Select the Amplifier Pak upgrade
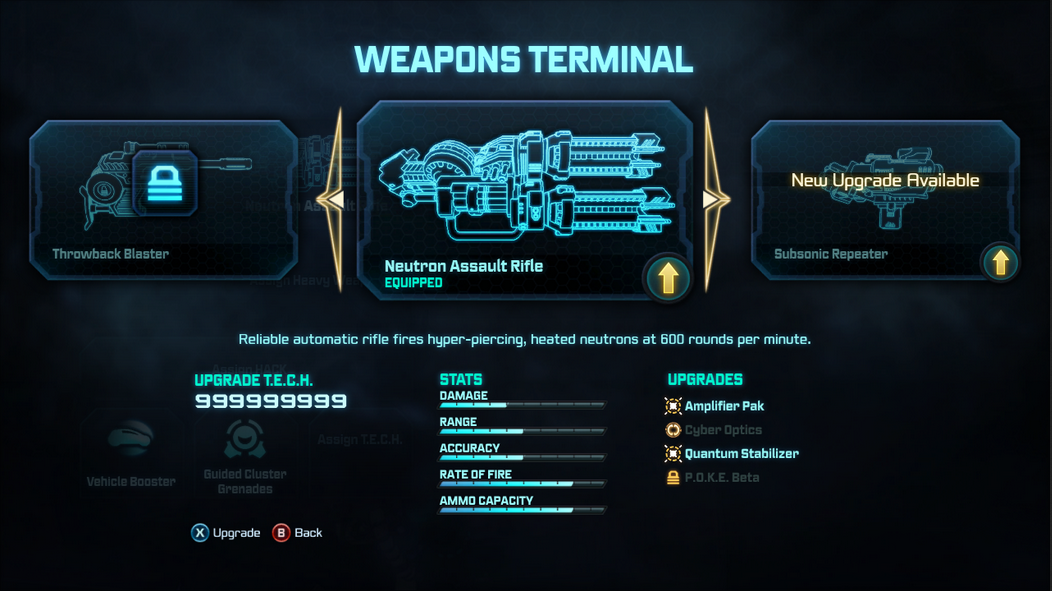Viewport: 1052px width, 591px height. pyautogui.click(x=723, y=406)
